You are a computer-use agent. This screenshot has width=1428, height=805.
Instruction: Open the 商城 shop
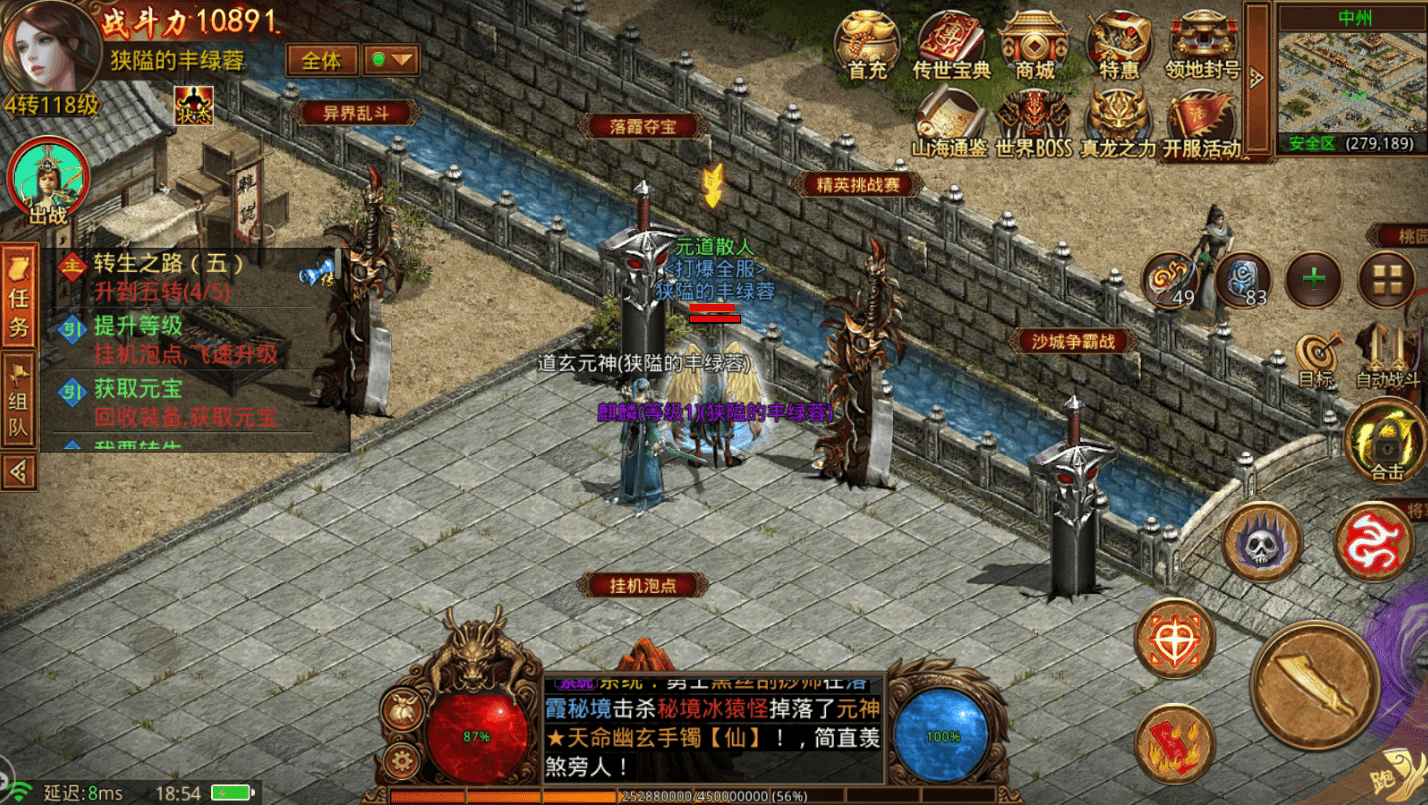click(1035, 44)
